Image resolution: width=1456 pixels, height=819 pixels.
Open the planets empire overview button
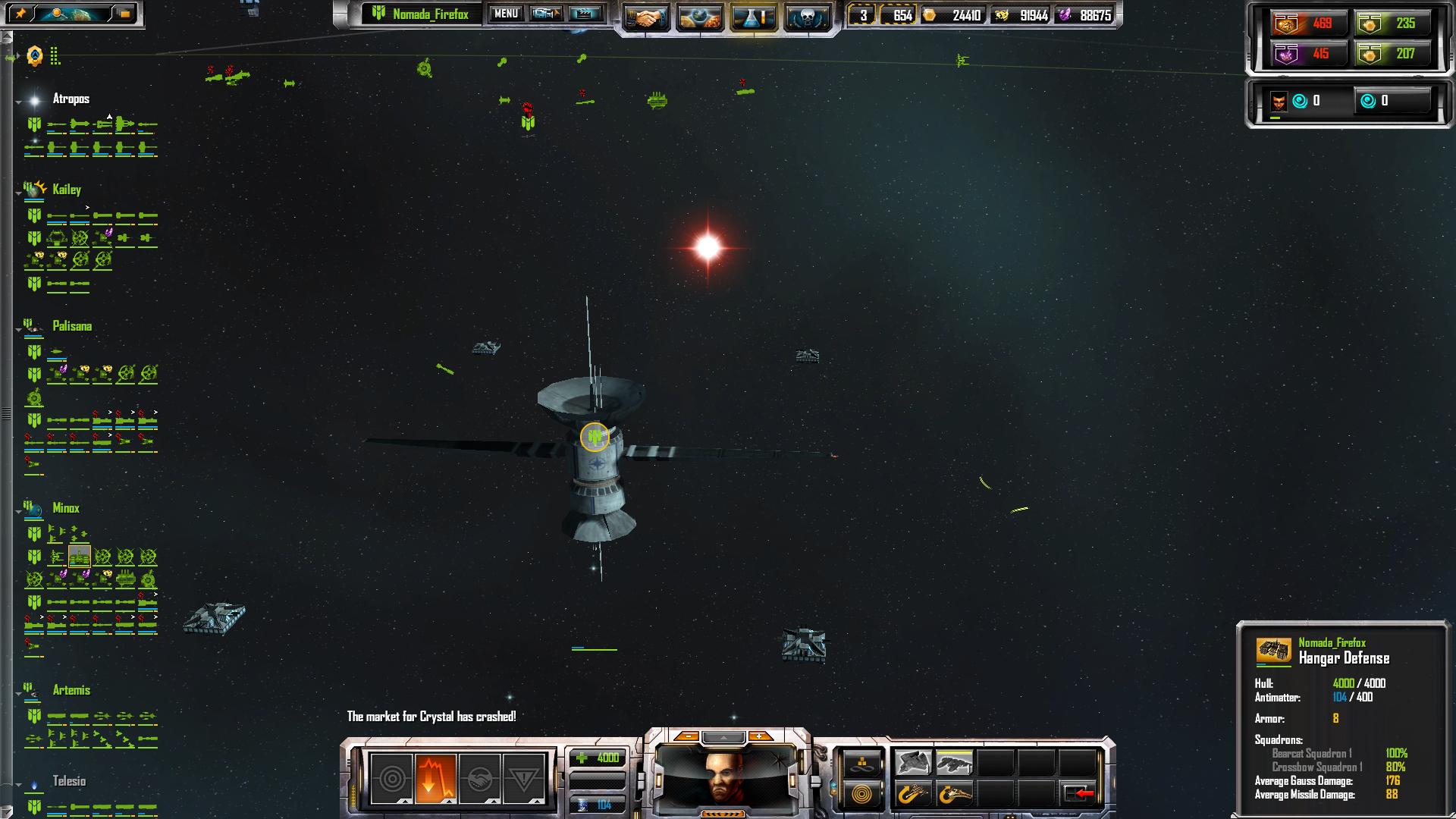[699, 17]
